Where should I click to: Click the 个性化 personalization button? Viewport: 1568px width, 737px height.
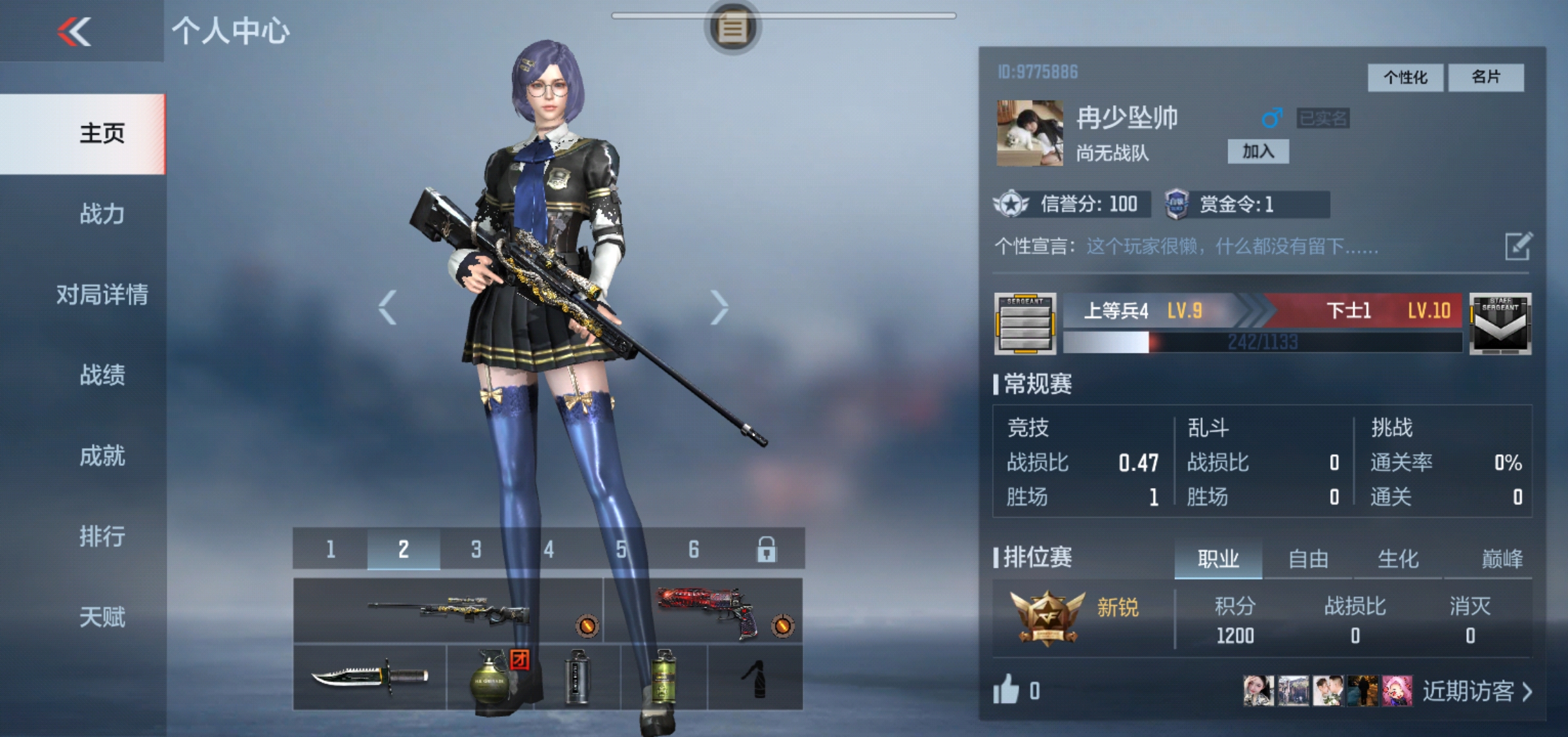click(x=1405, y=78)
